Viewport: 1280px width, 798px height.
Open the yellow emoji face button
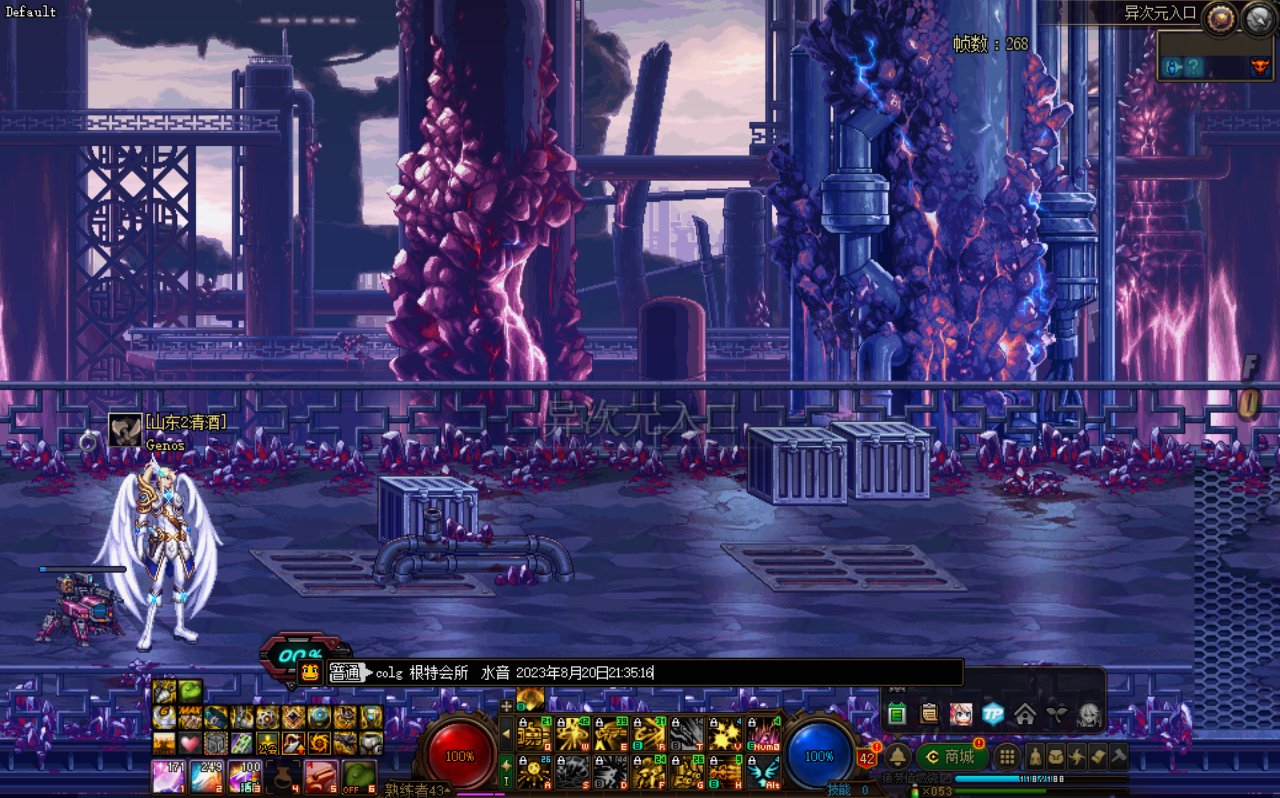311,672
